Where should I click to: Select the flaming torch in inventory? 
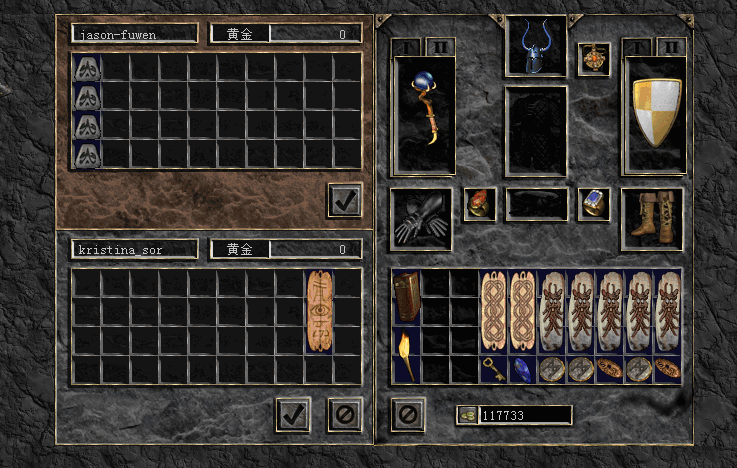click(x=407, y=354)
